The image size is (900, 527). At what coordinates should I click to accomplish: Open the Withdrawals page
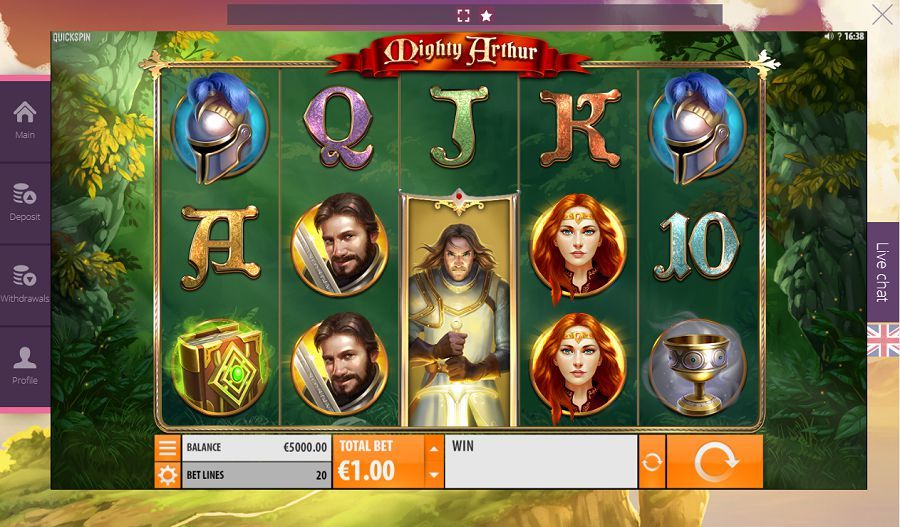point(25,283)
